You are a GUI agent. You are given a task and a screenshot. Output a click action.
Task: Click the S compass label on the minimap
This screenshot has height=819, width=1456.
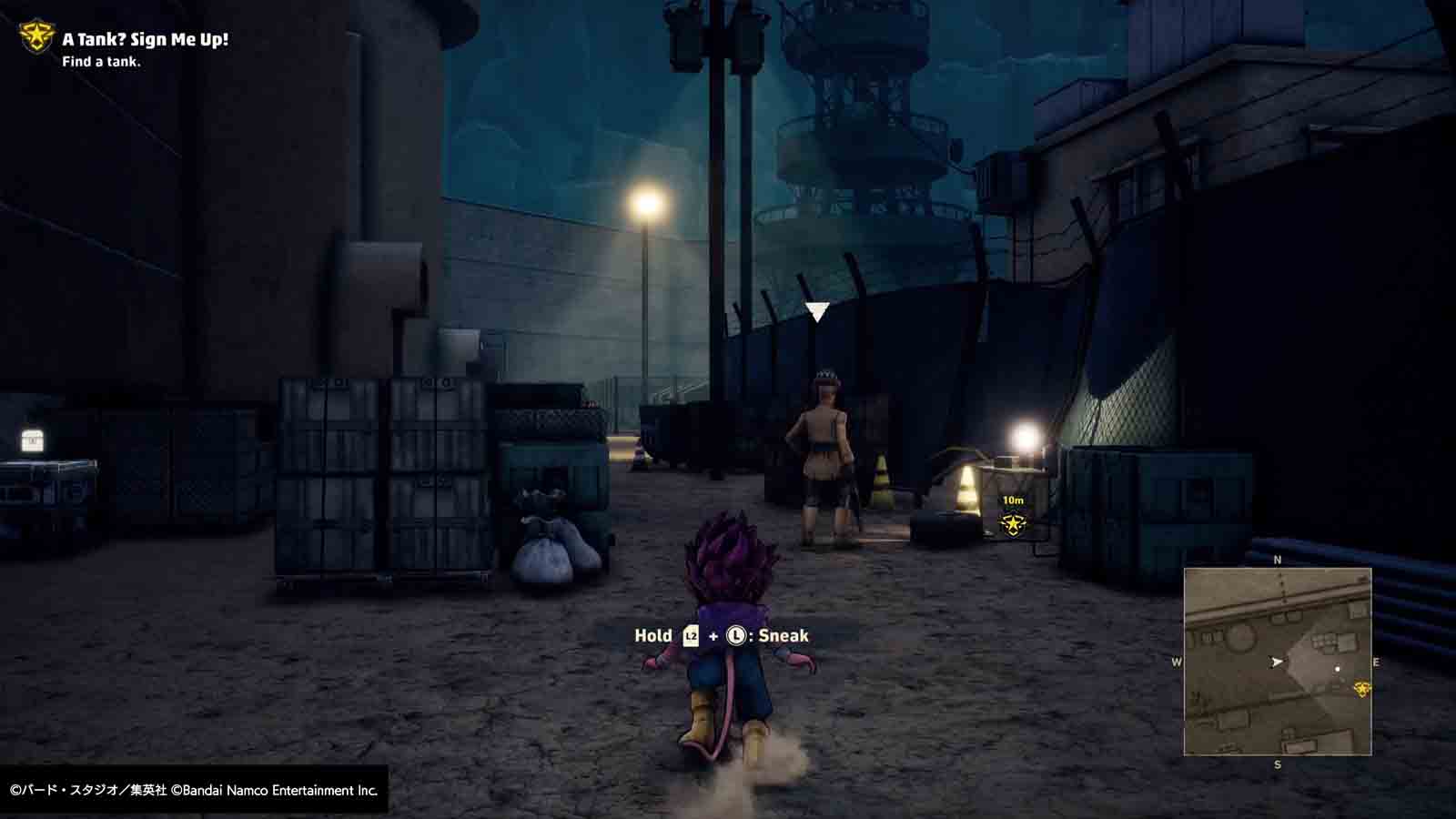click(x=1277, y=763)
